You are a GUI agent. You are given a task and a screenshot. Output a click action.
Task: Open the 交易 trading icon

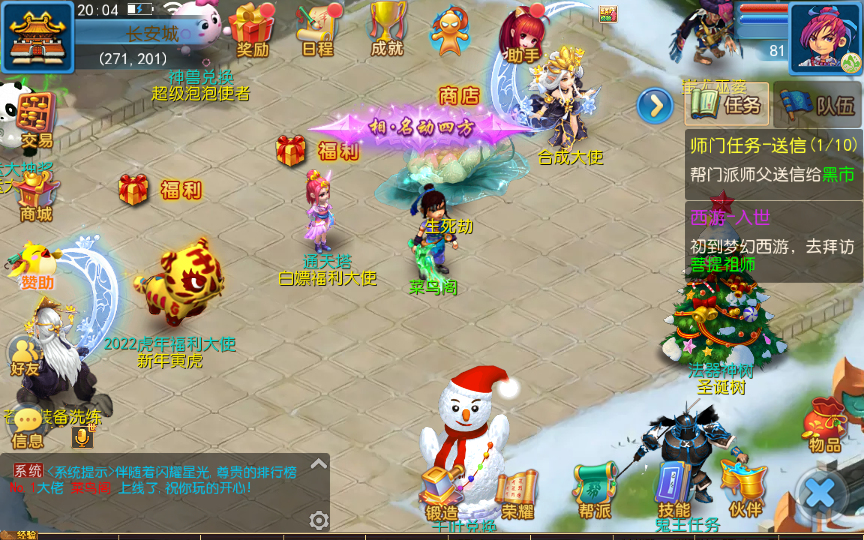35,120
